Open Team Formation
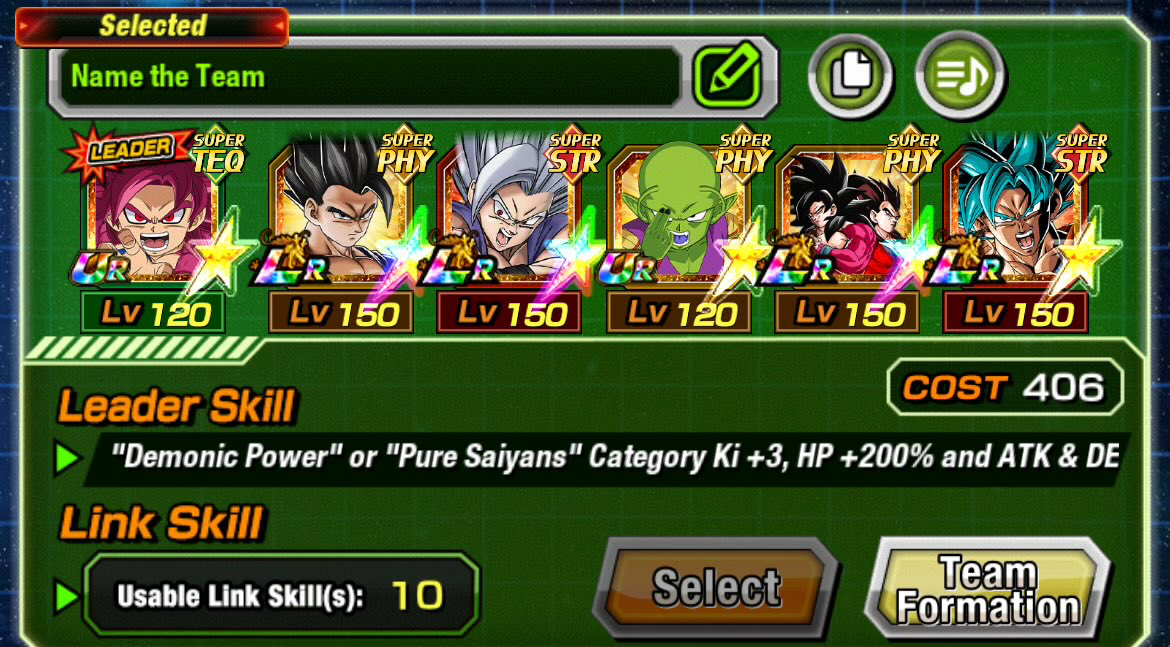This screenshot has width=1170, height=647. coord(988,590)
